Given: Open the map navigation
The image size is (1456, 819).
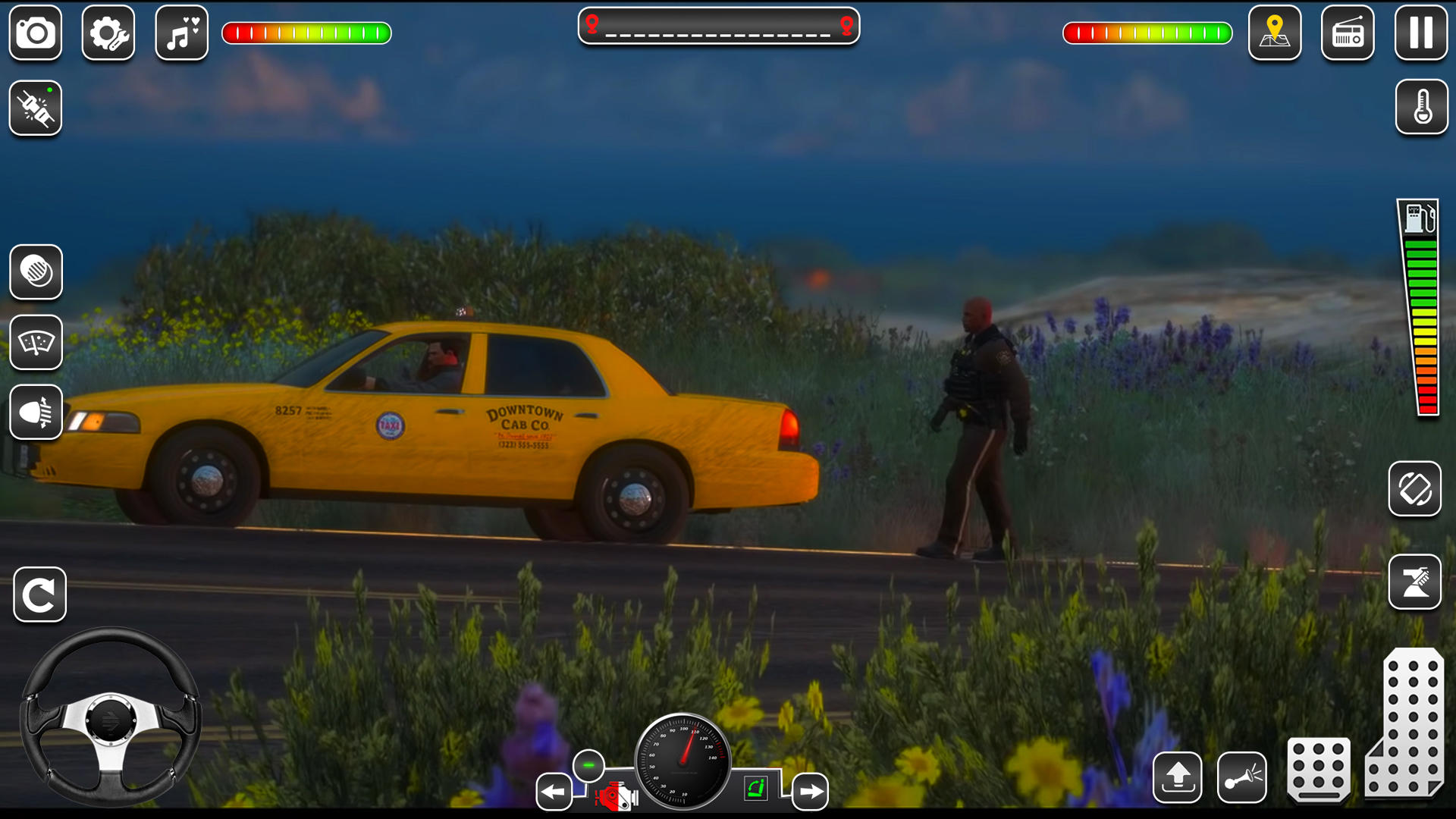Looking at the screenshot, I should [1276, 34].
